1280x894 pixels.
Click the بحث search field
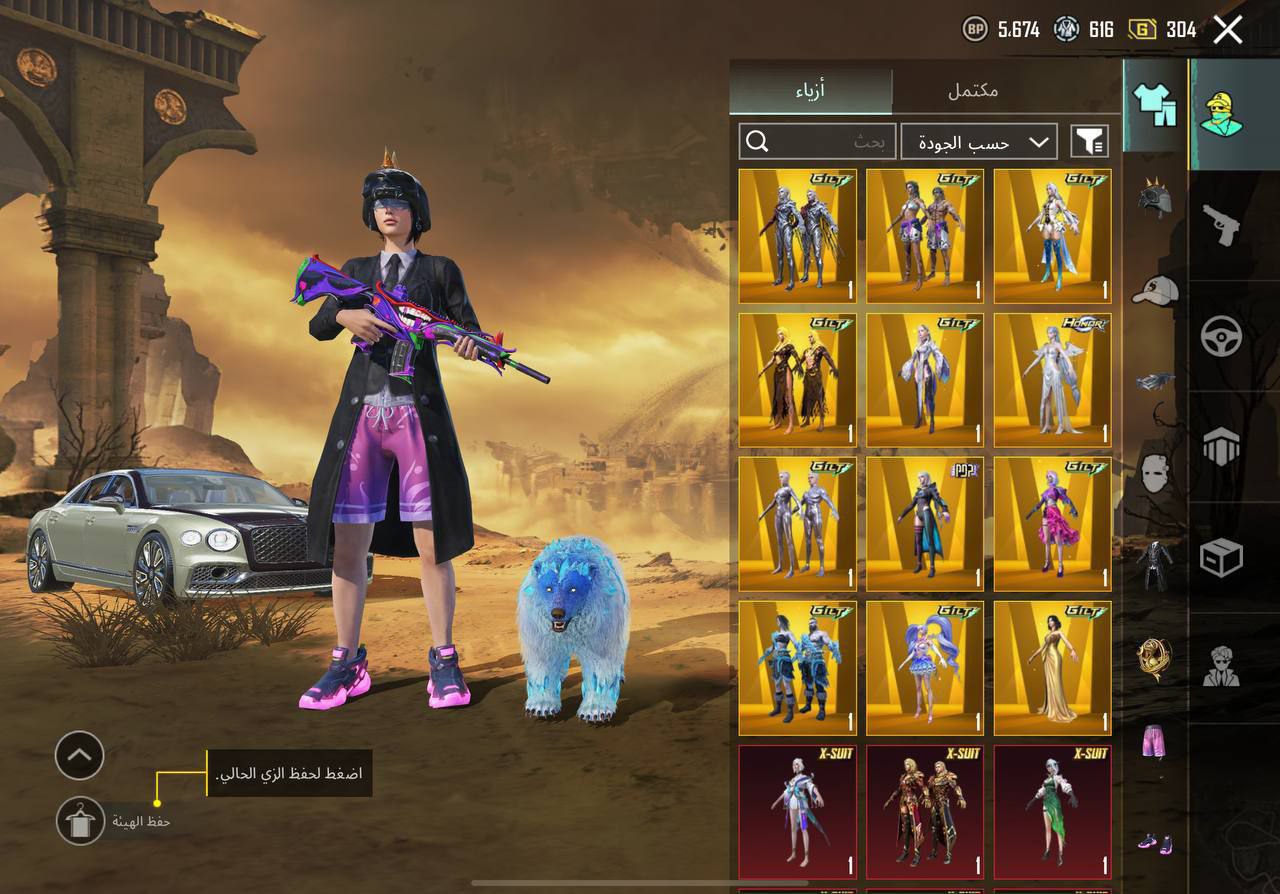[817, 142]
